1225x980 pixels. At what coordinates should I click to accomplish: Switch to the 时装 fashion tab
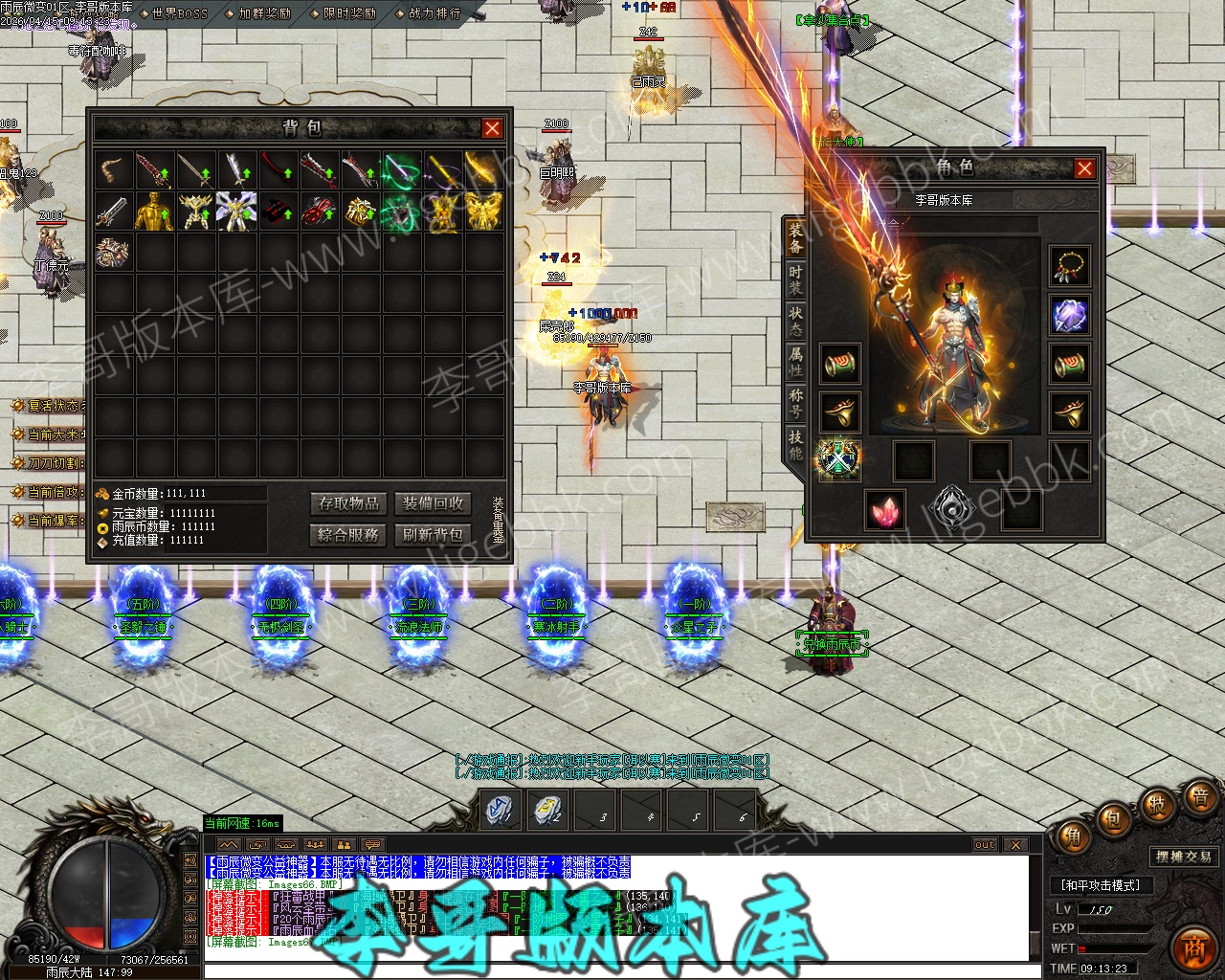click(x=795, y=279)
